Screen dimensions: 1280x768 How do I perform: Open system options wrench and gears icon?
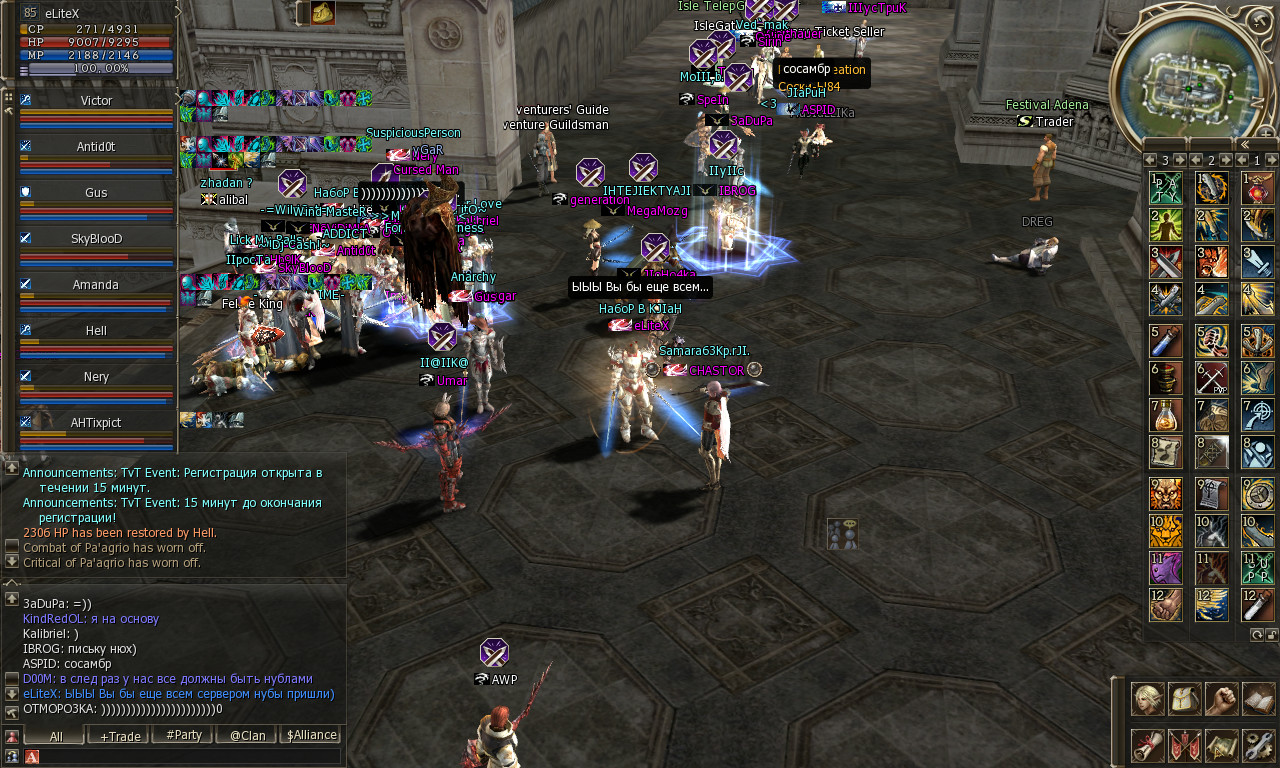[x=1258, y=745]
